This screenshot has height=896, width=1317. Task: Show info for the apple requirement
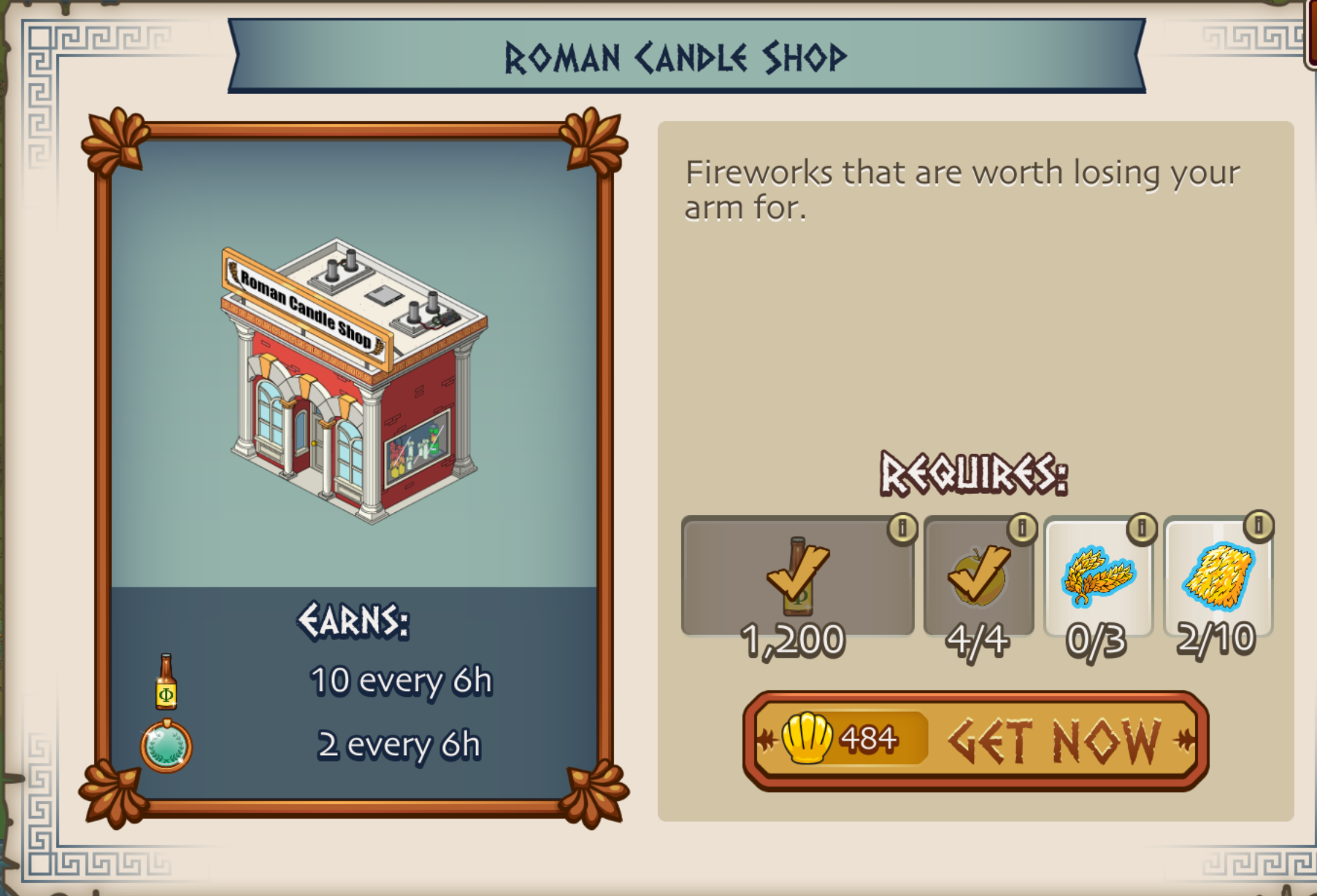(x=1022, y=528)
